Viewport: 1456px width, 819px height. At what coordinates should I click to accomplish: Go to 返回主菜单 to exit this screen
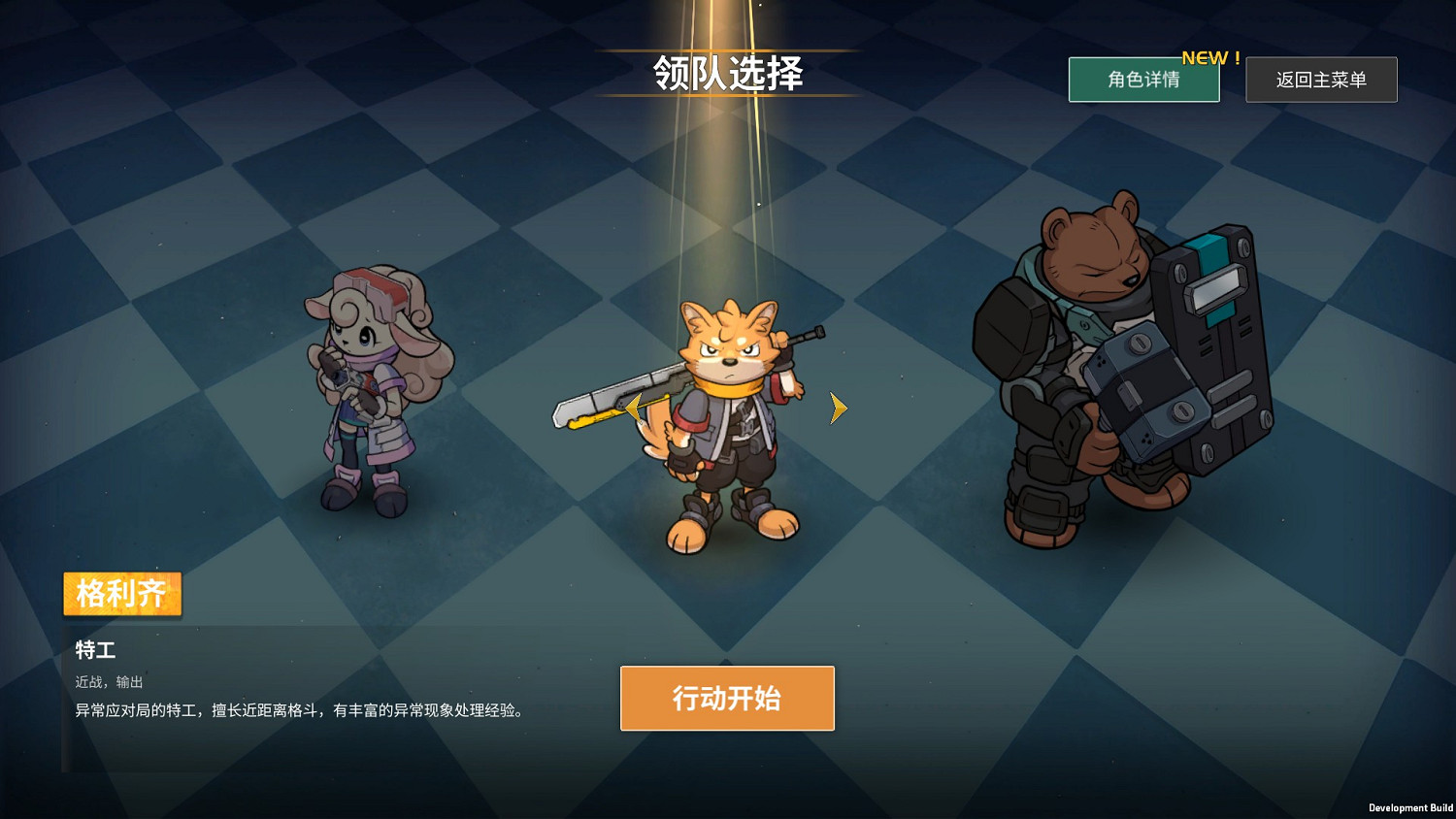(1321, 80)
